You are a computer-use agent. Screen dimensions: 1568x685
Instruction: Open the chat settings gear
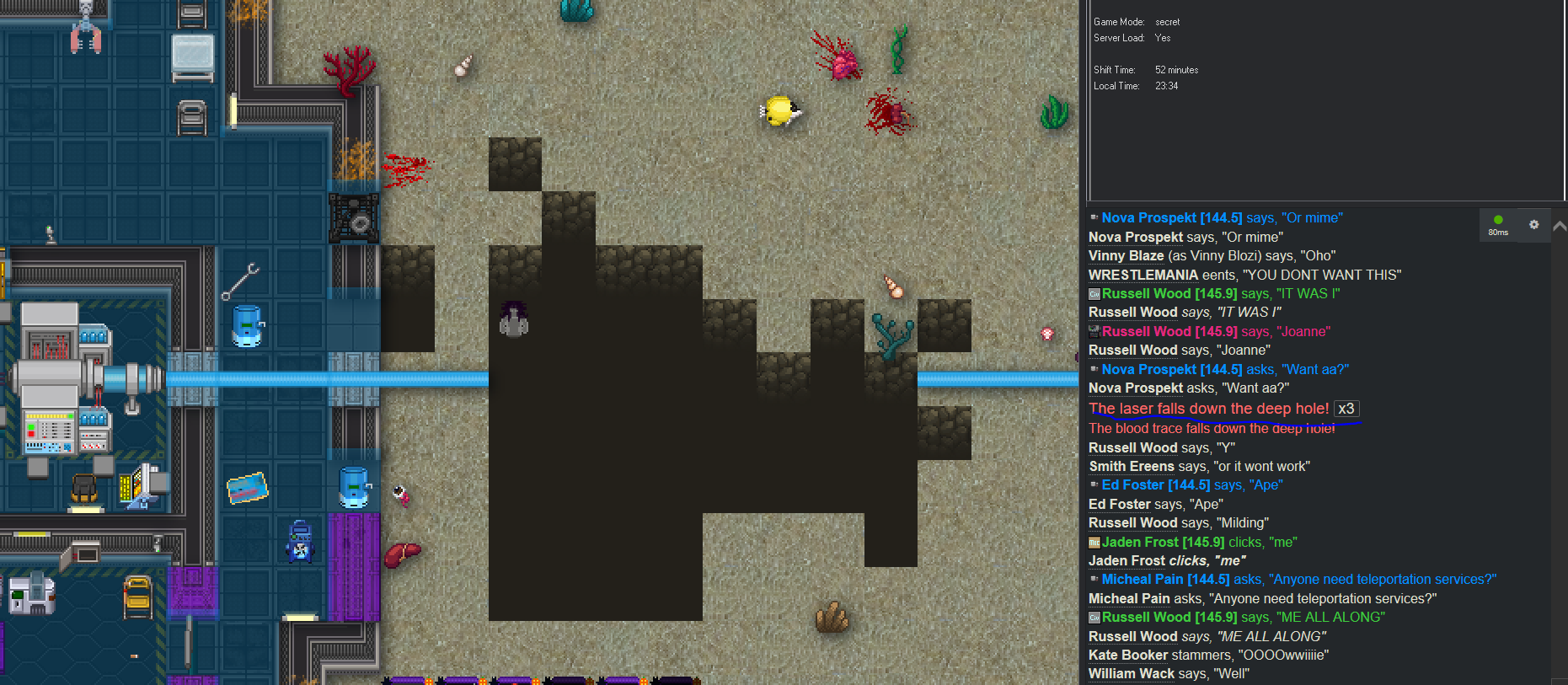(1533, 224)
